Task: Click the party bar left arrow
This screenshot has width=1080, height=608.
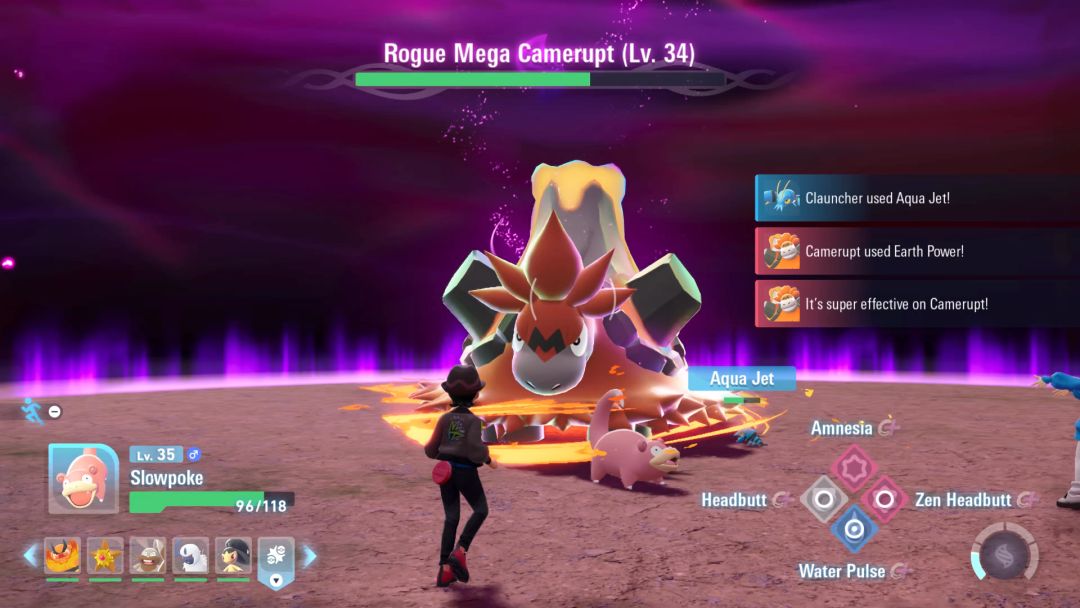Action: [x=30, y=555]
